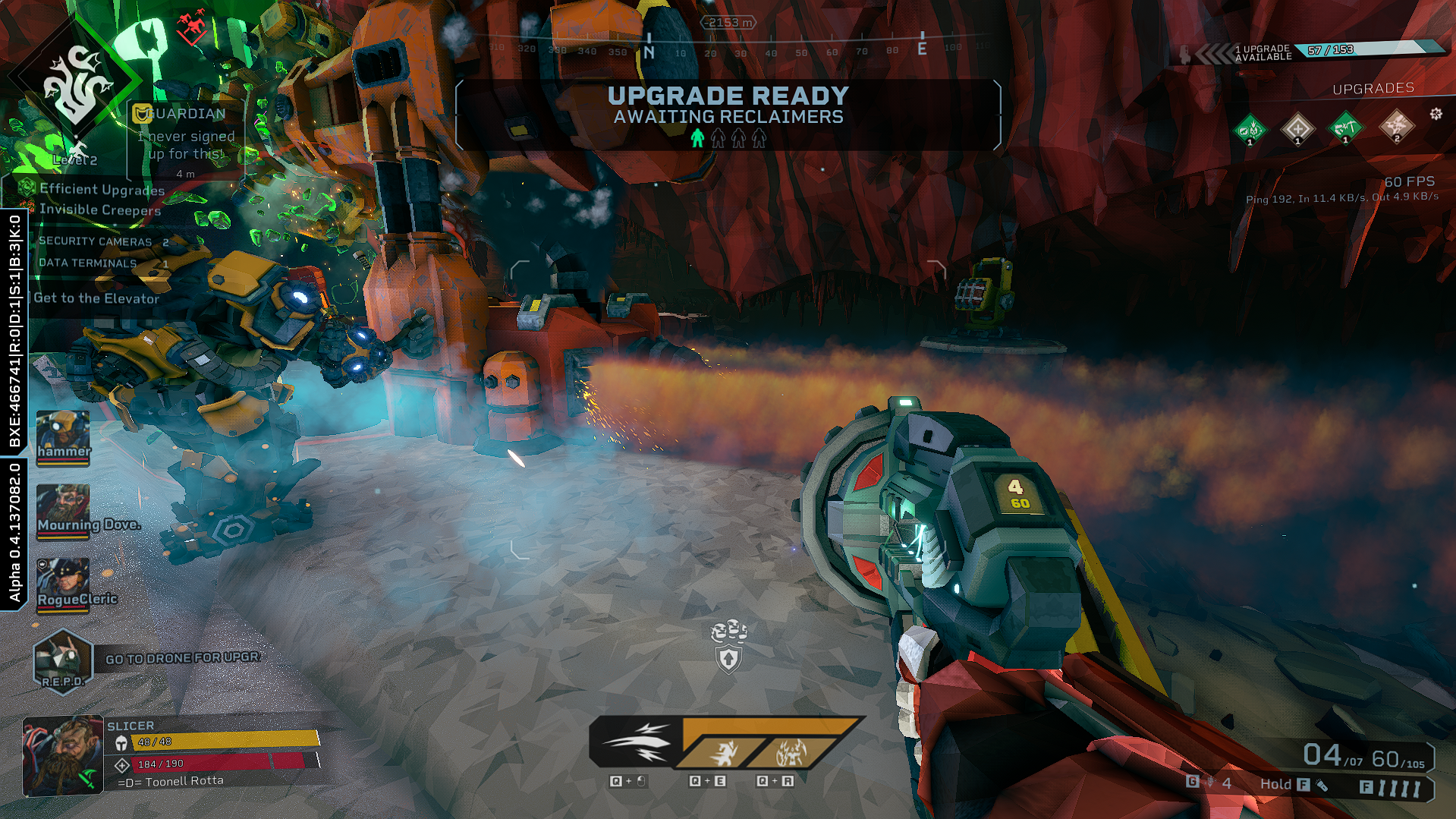Select the grey plus-diamond upgrade icon
The width and height of the screenshot is (1456, 819).
tap(1297, 128)
